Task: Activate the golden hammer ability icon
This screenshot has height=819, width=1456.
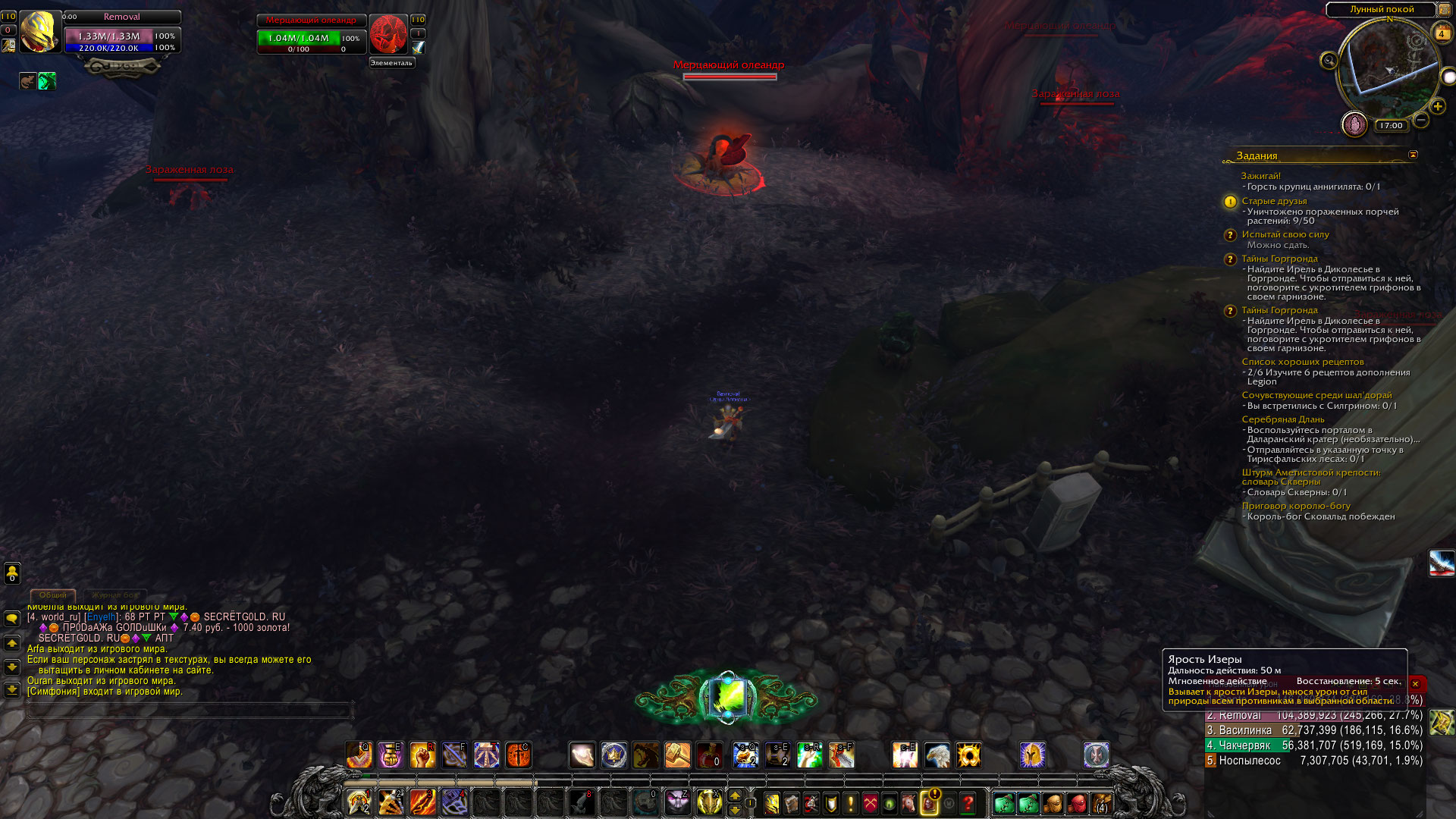Action: [x=677, y=755]
